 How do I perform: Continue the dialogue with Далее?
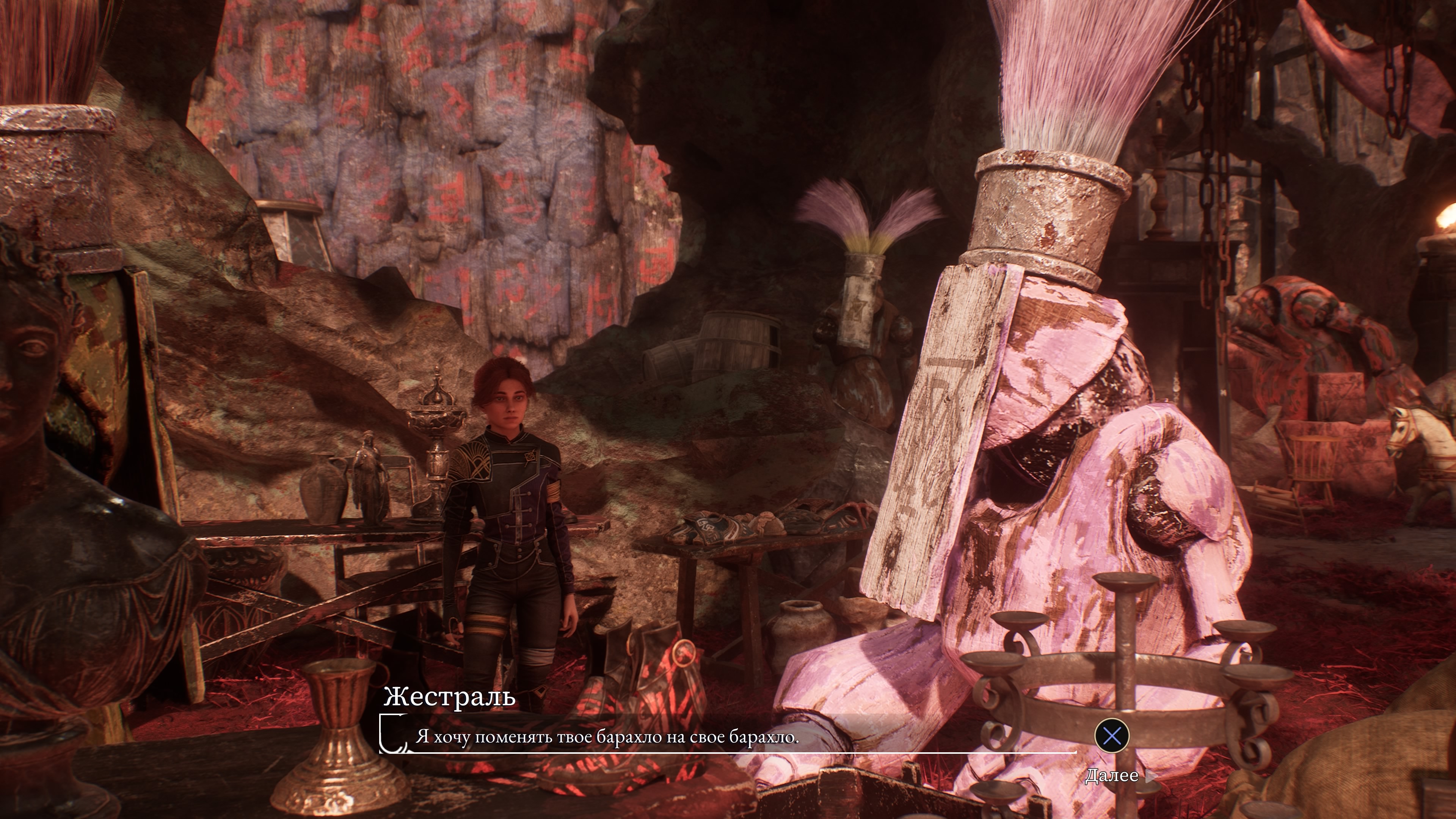pos(1112,775)
